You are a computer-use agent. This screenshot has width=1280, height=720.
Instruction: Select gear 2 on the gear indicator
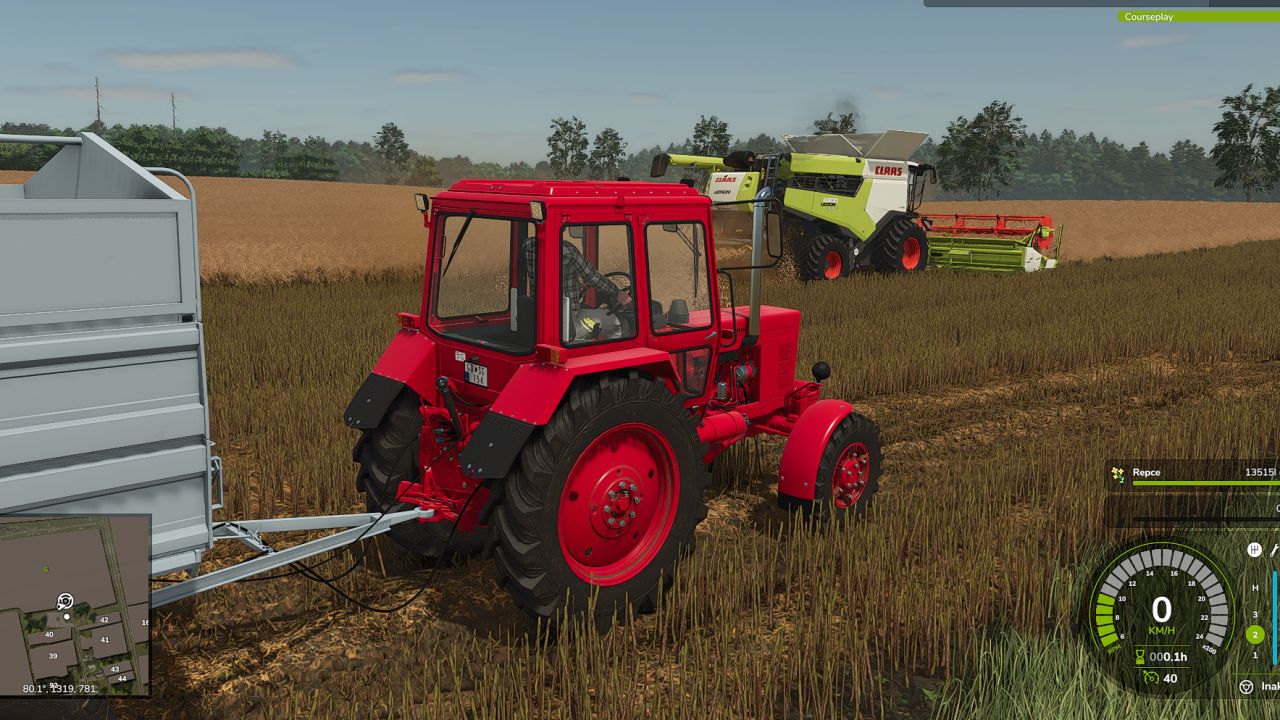[x=1255, y=634]
